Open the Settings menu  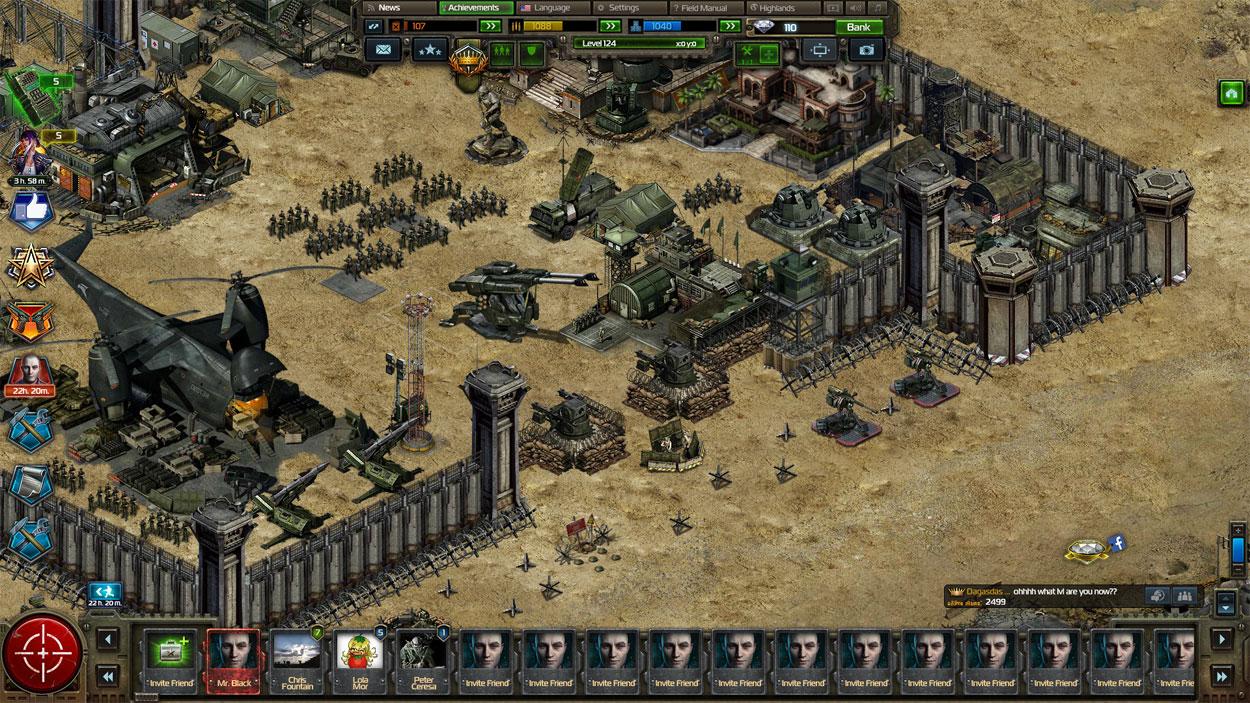(x=622, y=8)
